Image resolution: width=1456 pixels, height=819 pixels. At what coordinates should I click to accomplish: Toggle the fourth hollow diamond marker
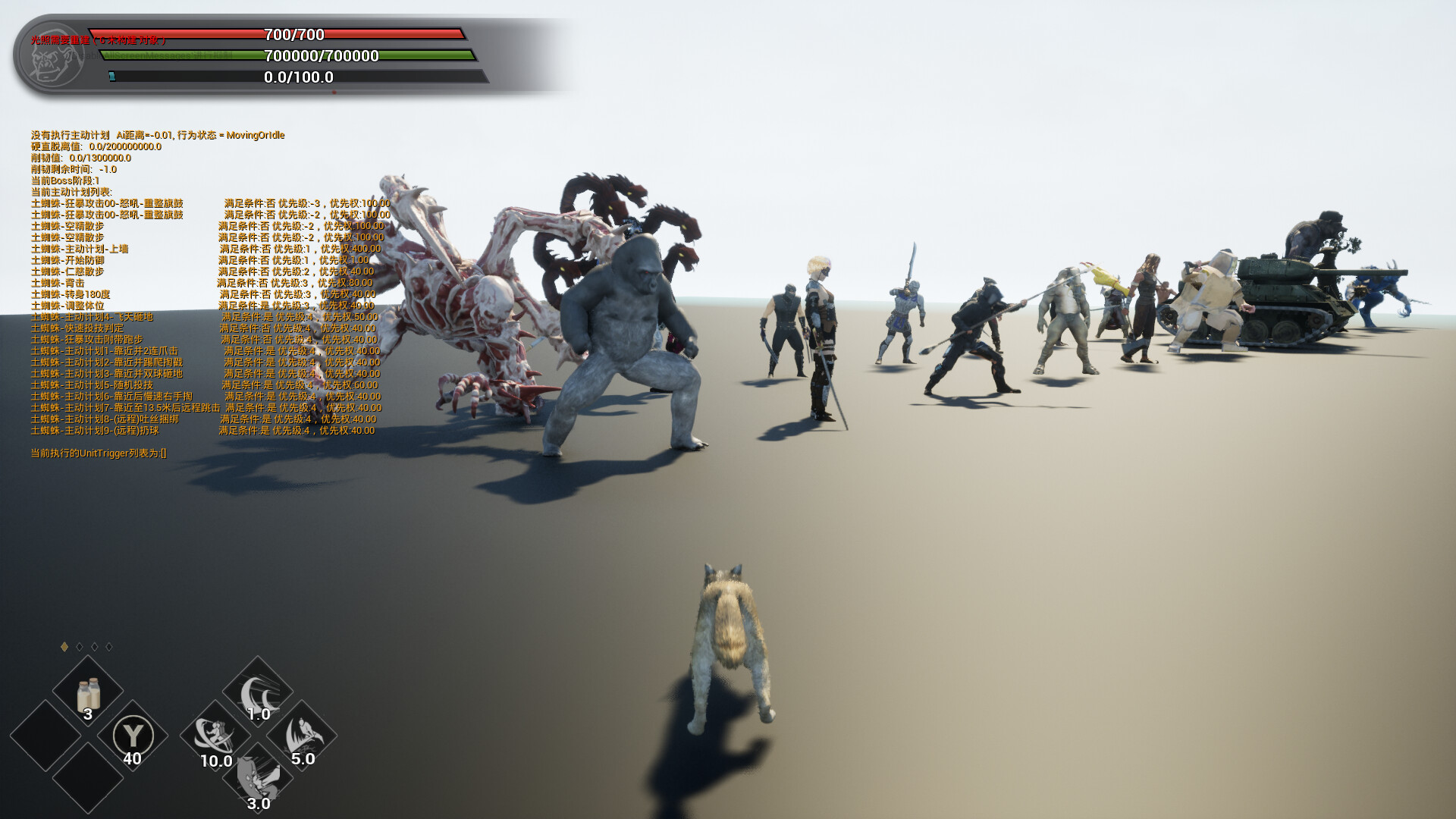[x=108, y=648]
